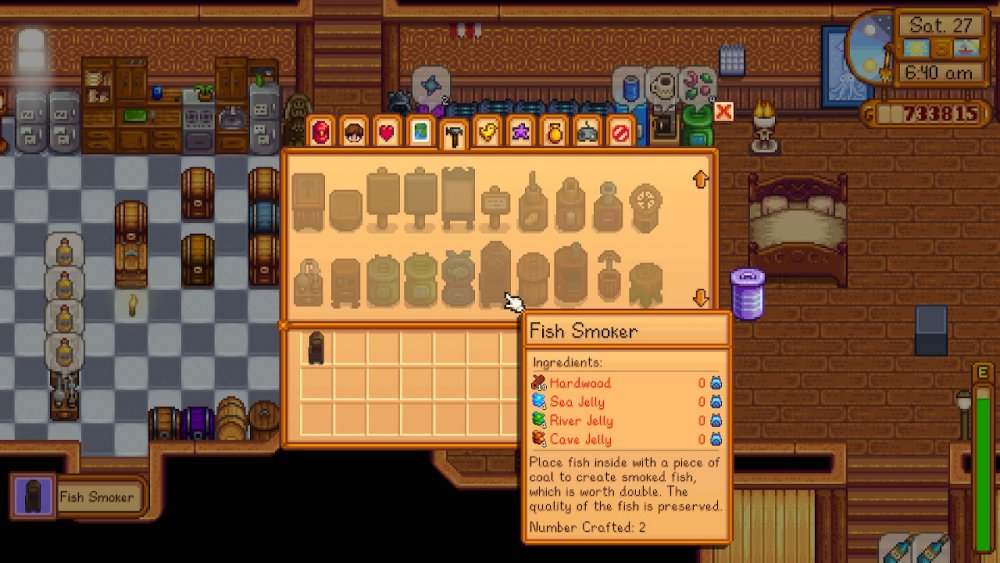Show the Map tab
The image size is (1000, 563).
421,133
